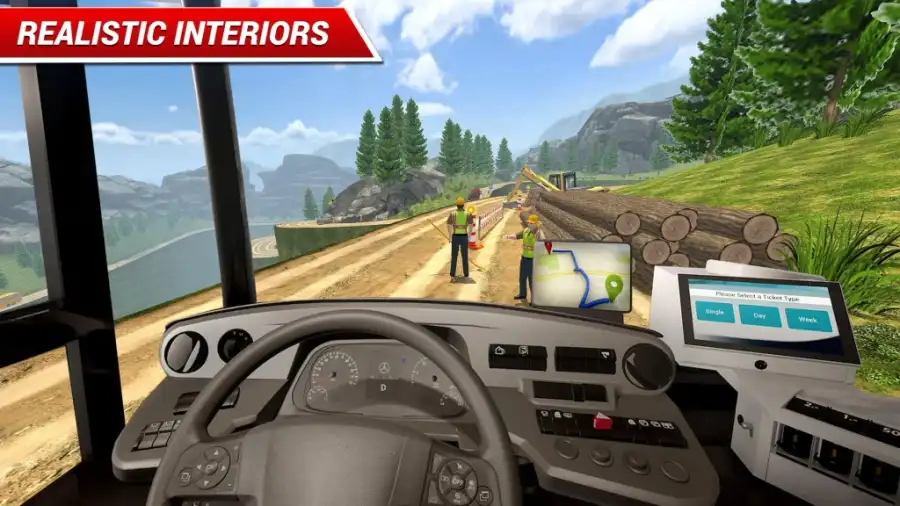Choose the Day ticket option
The image size is (900, 506).
click(x=760, y=316)
